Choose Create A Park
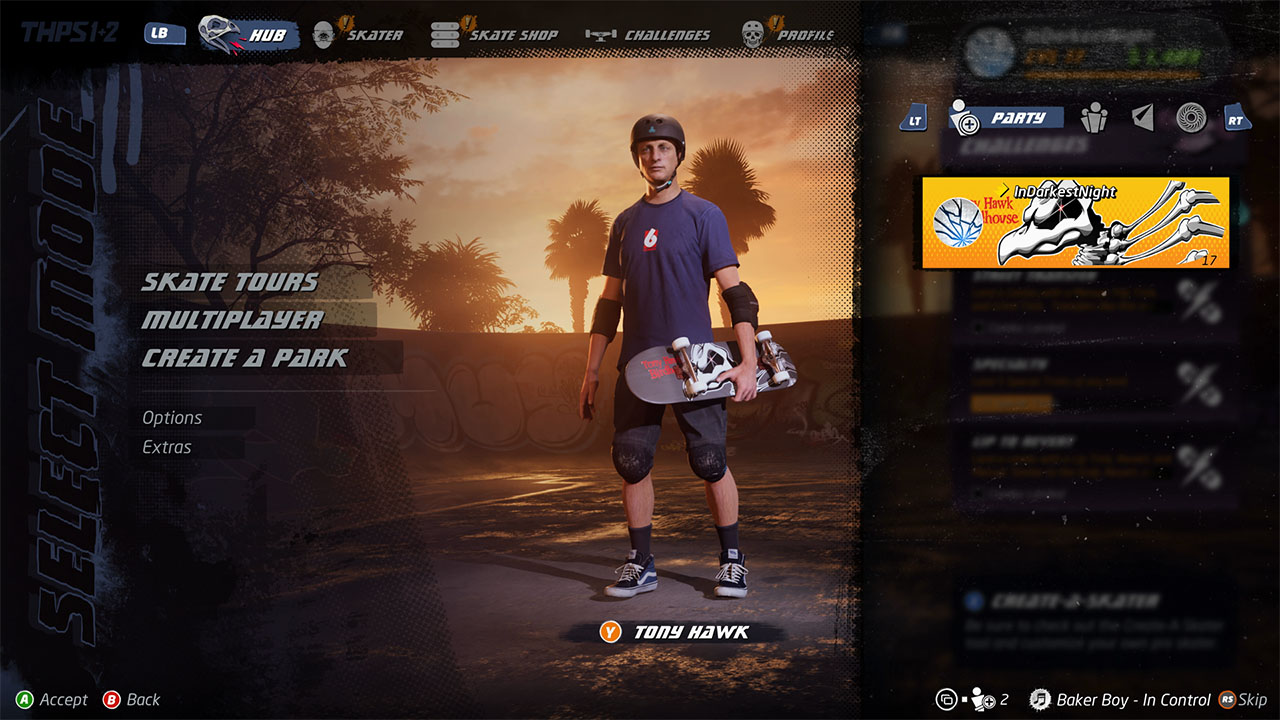 click(x=244, y=358)
